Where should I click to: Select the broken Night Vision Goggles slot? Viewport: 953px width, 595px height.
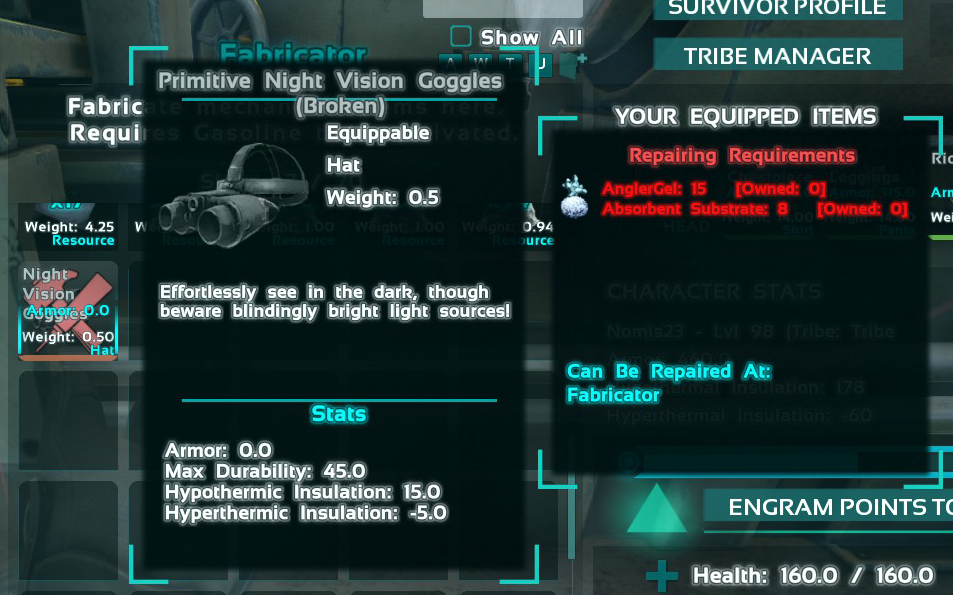tap(68, 309)
